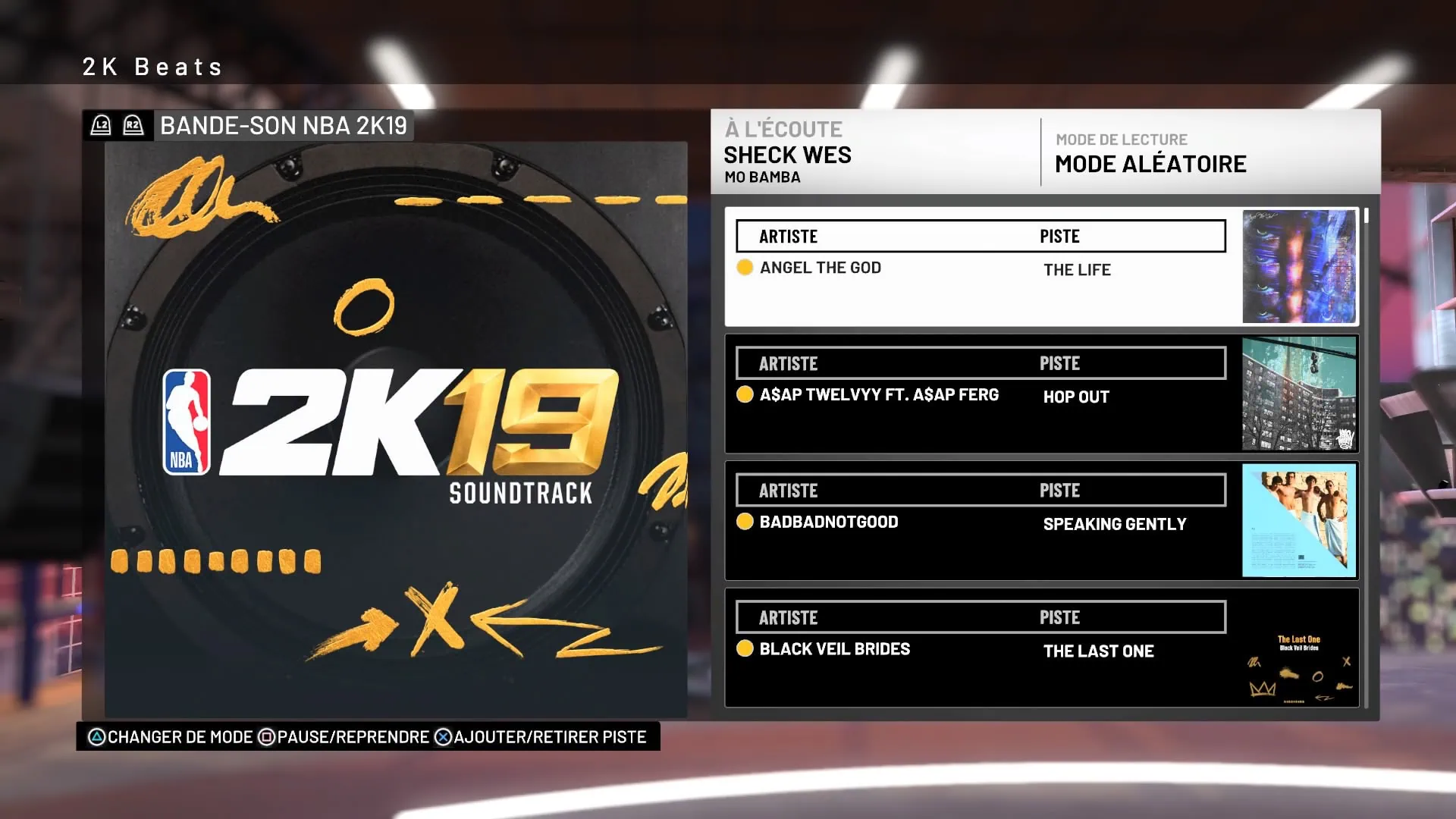Toggle the yellow marker beside BadBadNotGood

click(745, 522)
